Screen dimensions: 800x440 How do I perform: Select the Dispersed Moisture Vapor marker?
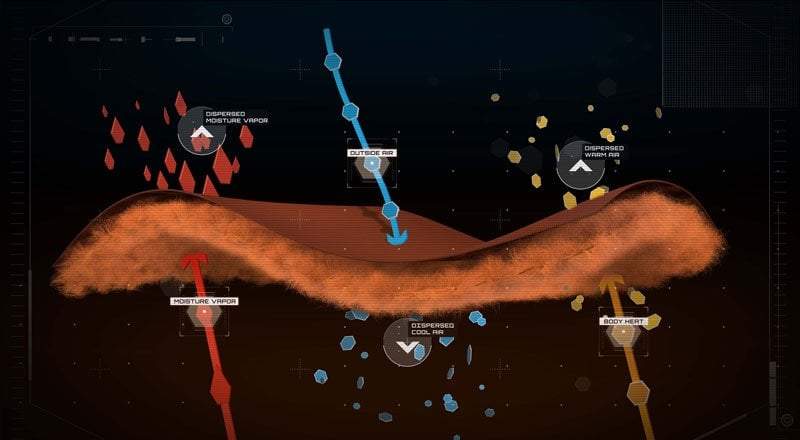coord(202,133)
